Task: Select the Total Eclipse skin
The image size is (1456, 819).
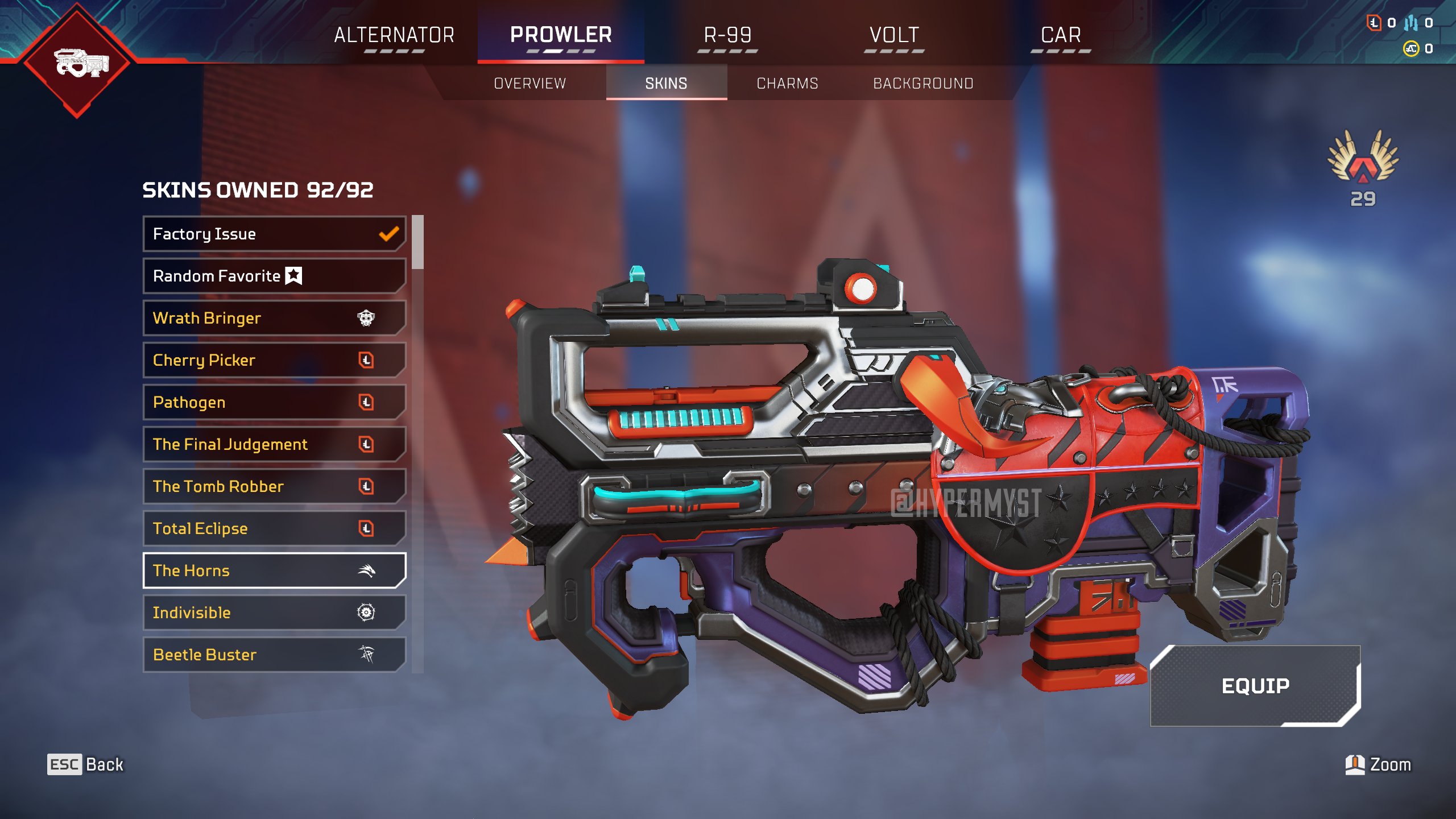Action: coord(274,528)
